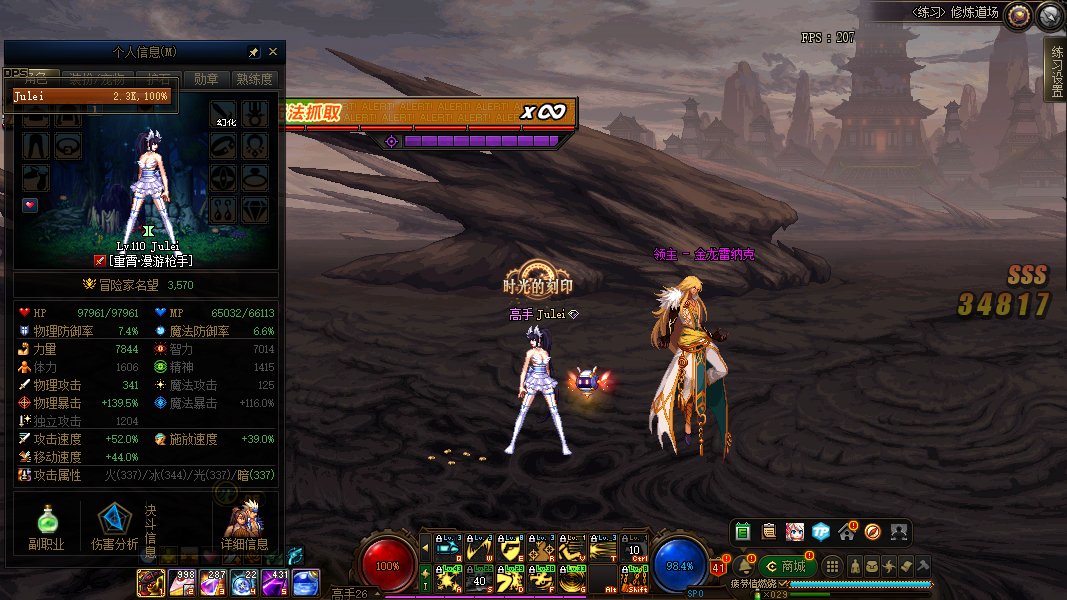Click the pink-haired character portrait icon
Image resolution: width=1067 pixels, height=600 pixels.
click(x=794, y=532)
